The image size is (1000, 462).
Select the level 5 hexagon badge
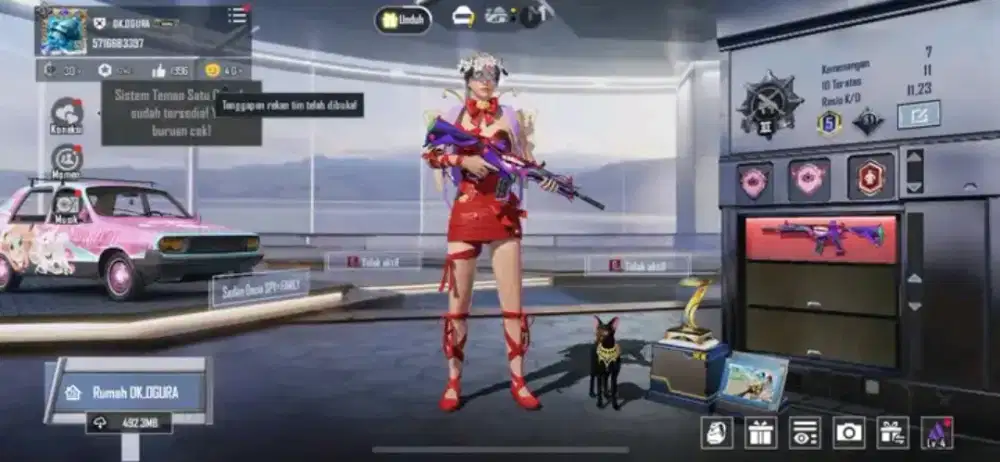(827, 122)
